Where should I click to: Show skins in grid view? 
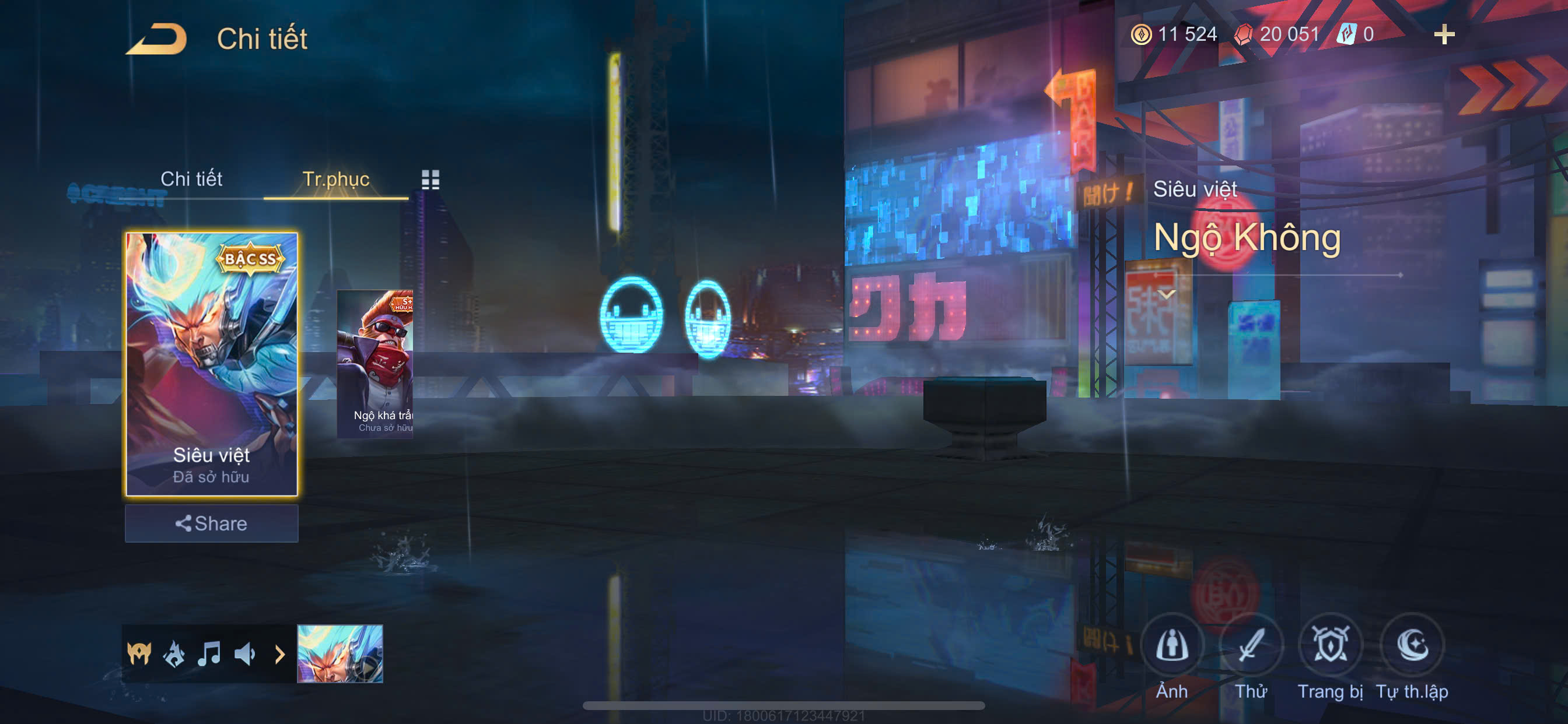[430, 180]
